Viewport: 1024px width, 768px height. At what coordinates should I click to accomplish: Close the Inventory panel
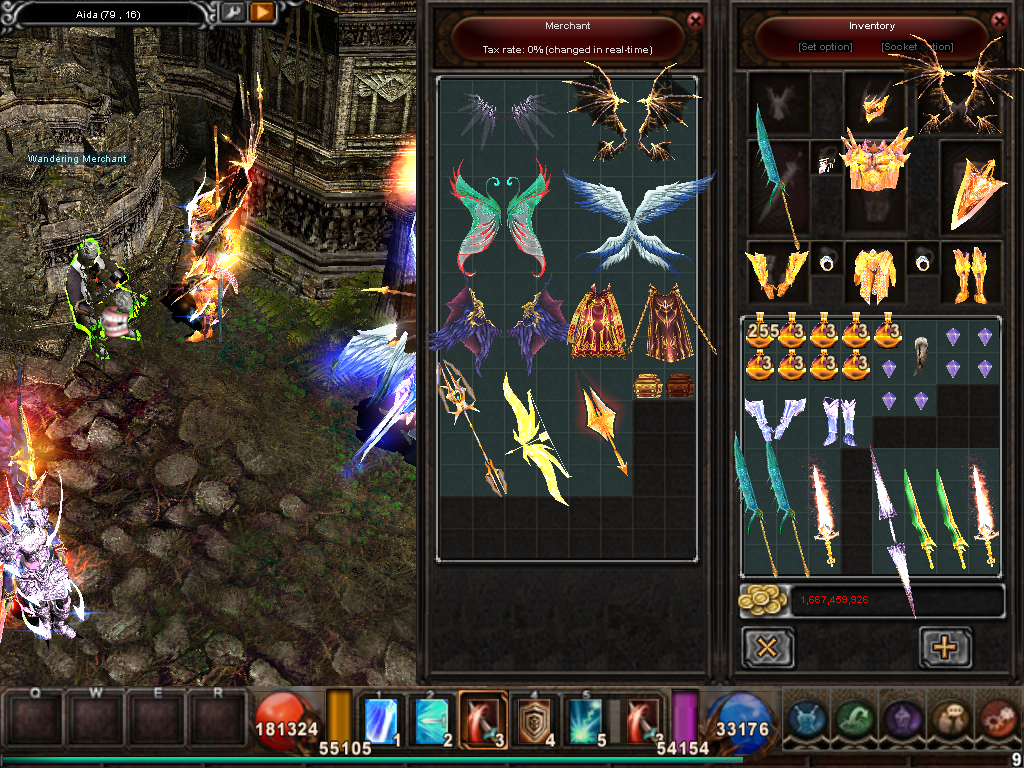pos(999,19)
